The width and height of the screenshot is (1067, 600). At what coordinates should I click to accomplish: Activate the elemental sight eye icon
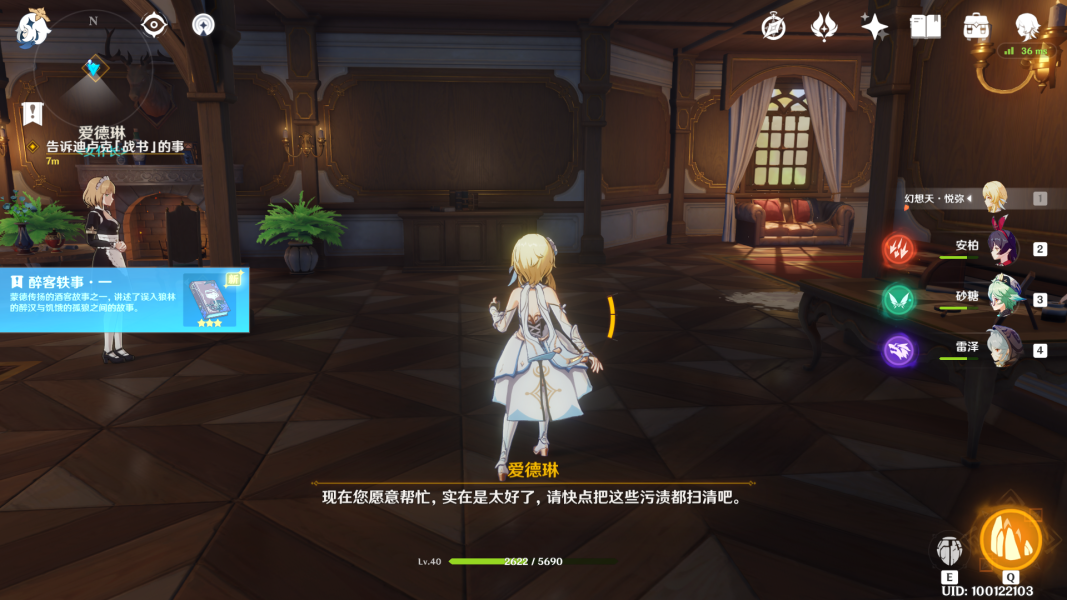coord(153,25)
